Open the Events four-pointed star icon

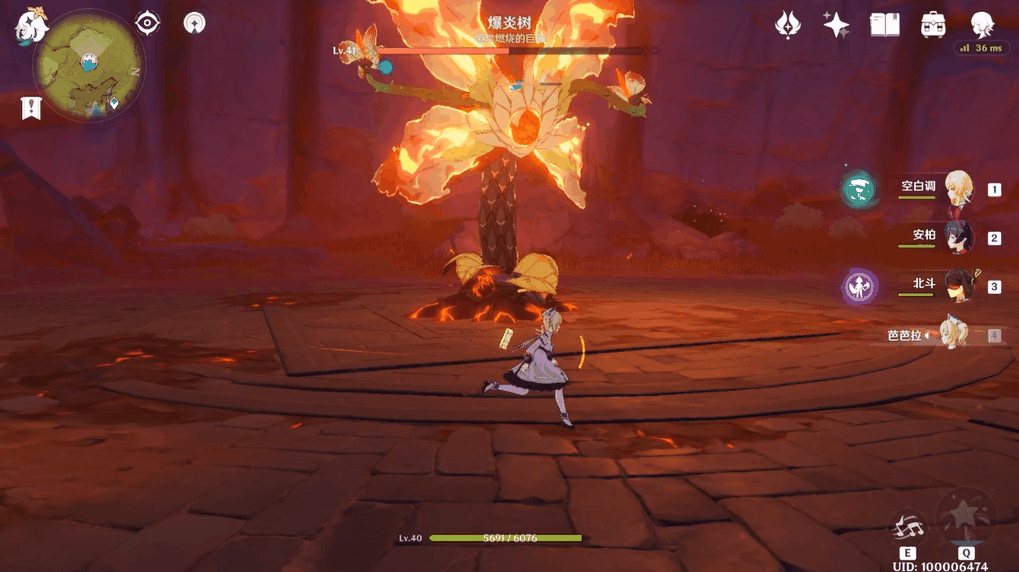[x=836, y=25]
